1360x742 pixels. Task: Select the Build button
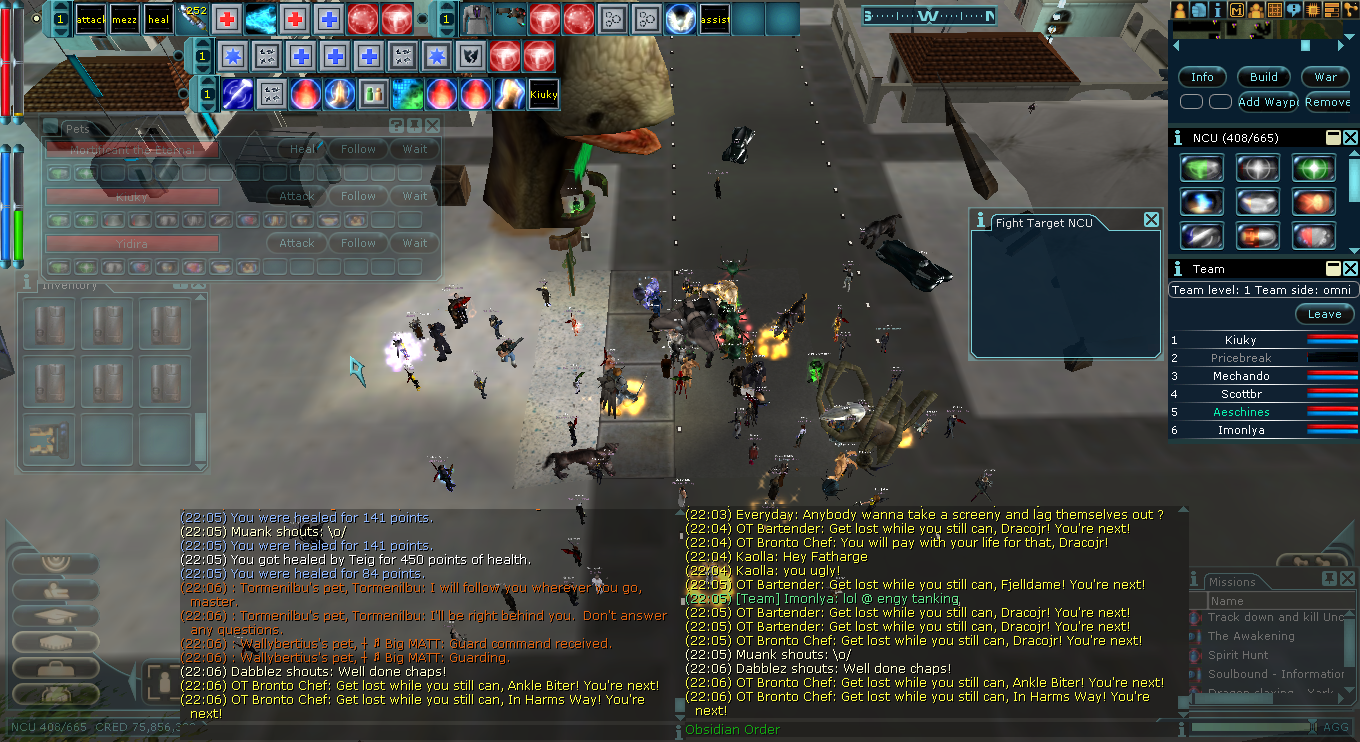(1264, 77)
